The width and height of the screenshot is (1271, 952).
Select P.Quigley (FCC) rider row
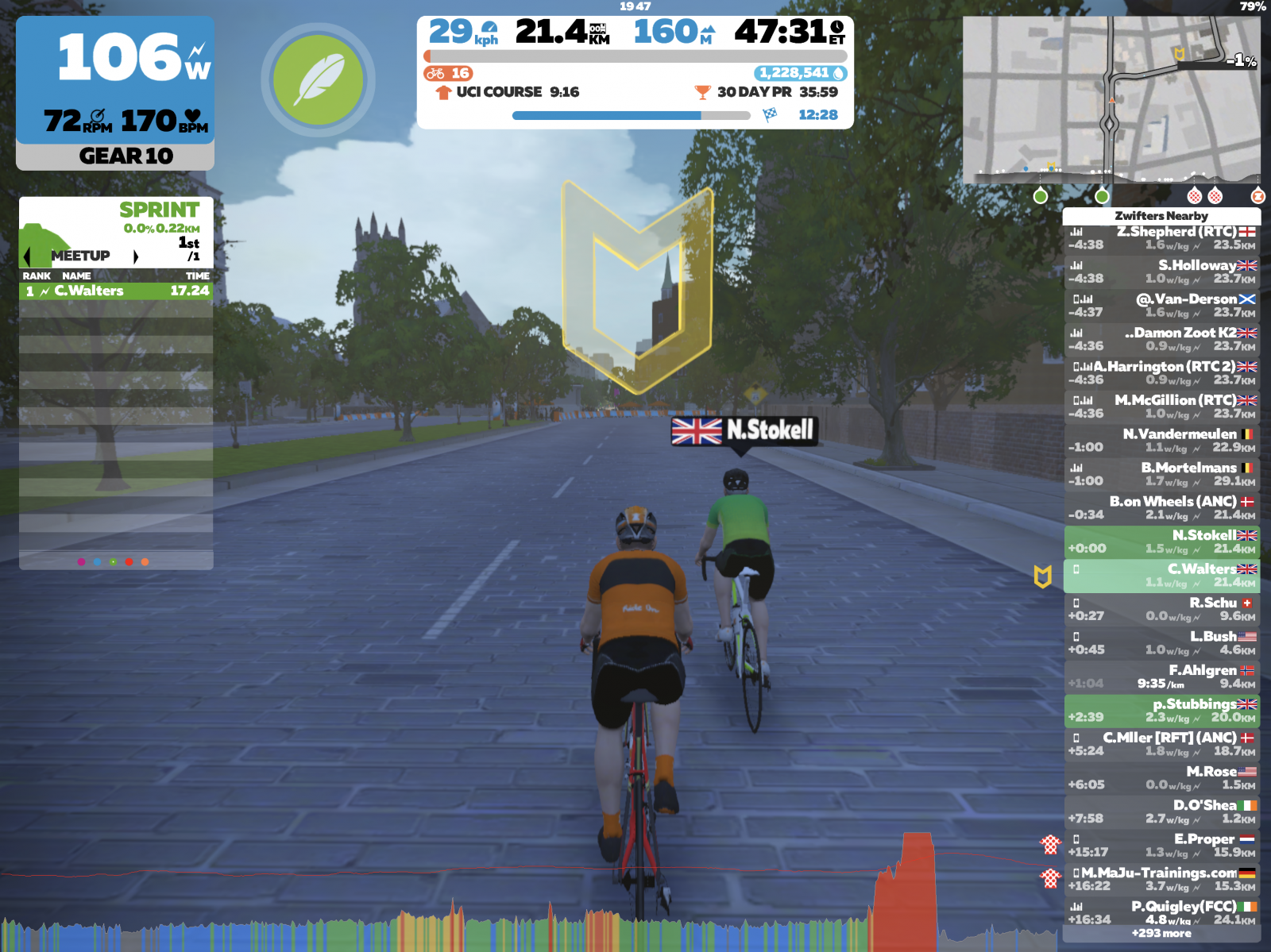click(1161, 912)
